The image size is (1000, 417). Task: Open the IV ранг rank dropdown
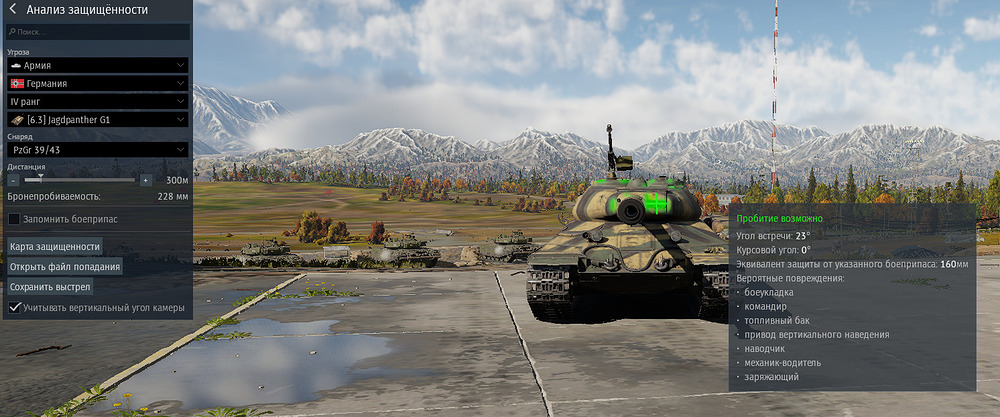click(98, 101)
